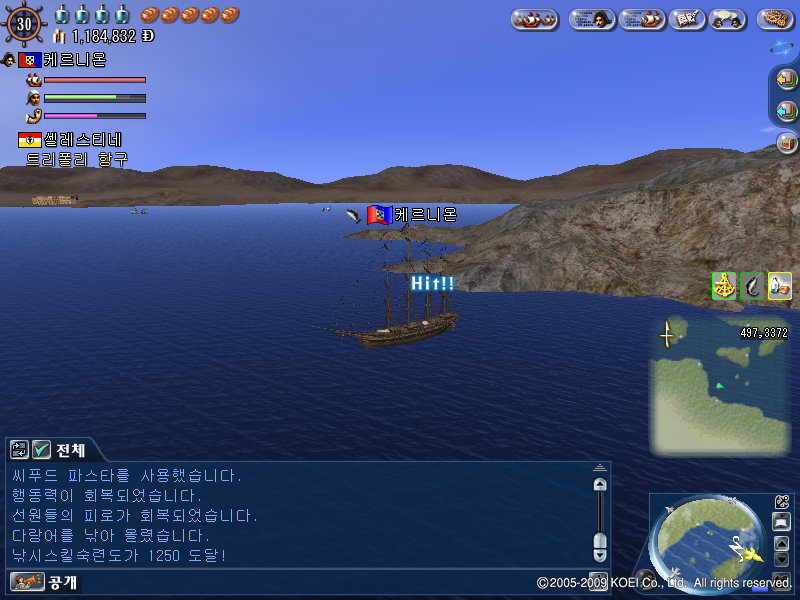Open the chat faces communication button
The width and height of the screenshot is (800, 600).
click(x=728, y=19)
